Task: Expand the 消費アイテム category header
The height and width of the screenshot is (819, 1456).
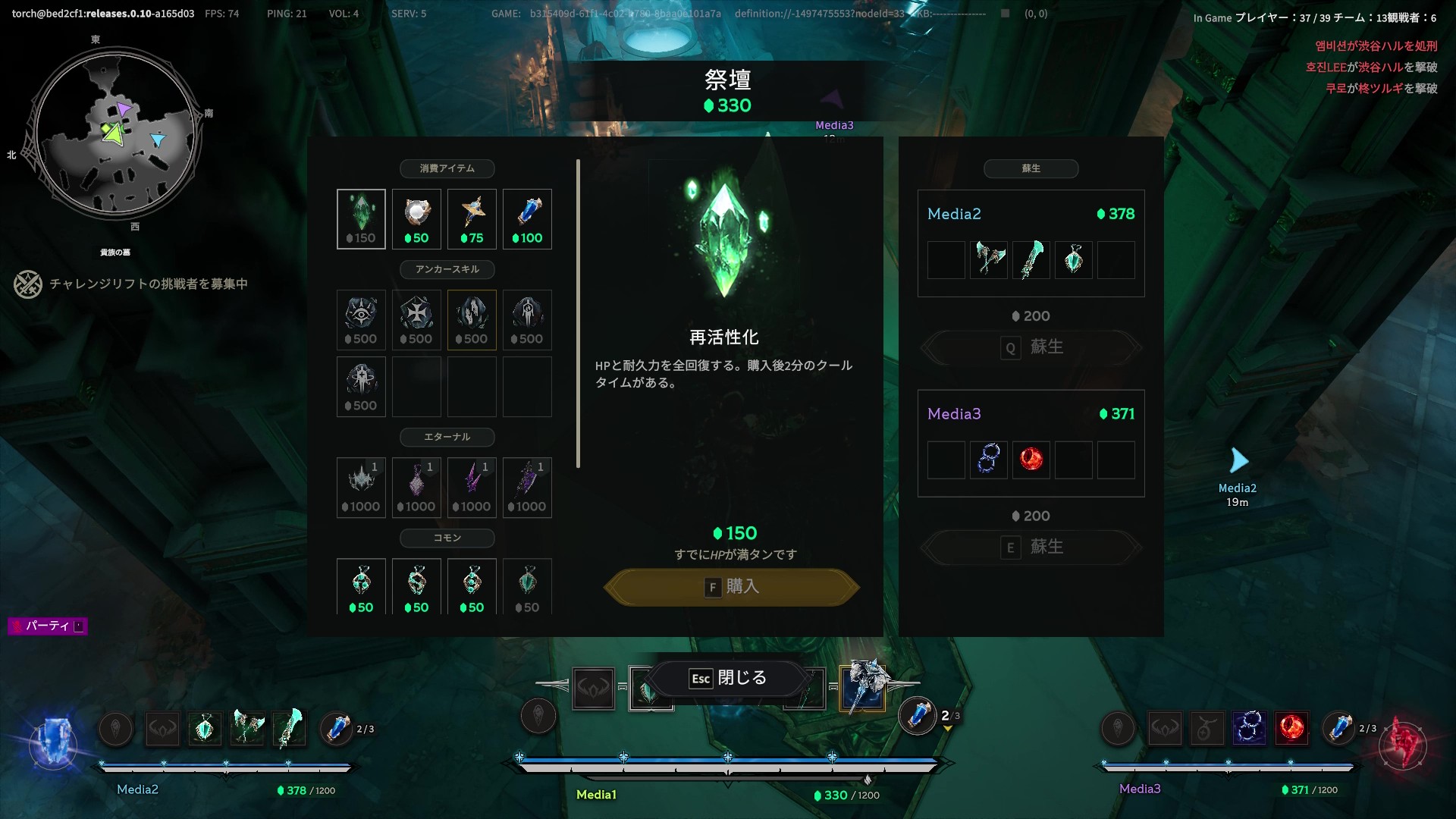Action: point(447,168)
